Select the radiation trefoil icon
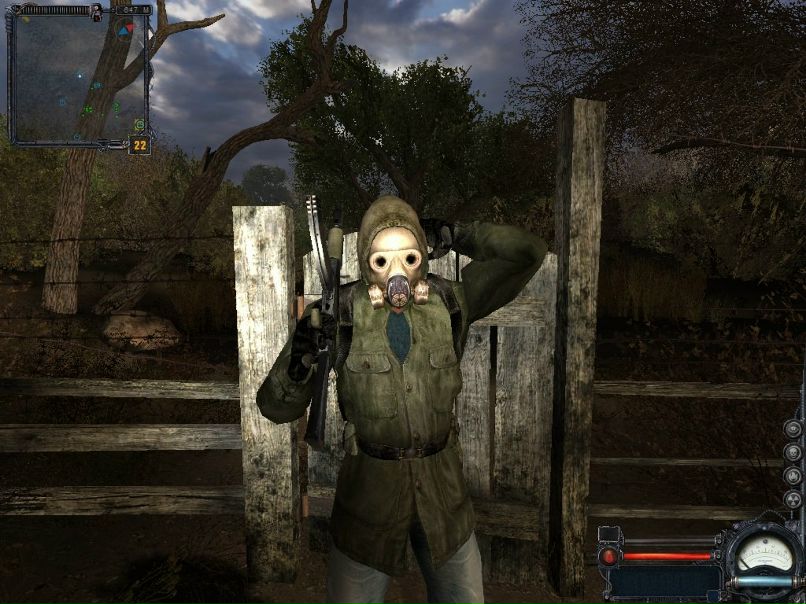 [x=793, y=500]
